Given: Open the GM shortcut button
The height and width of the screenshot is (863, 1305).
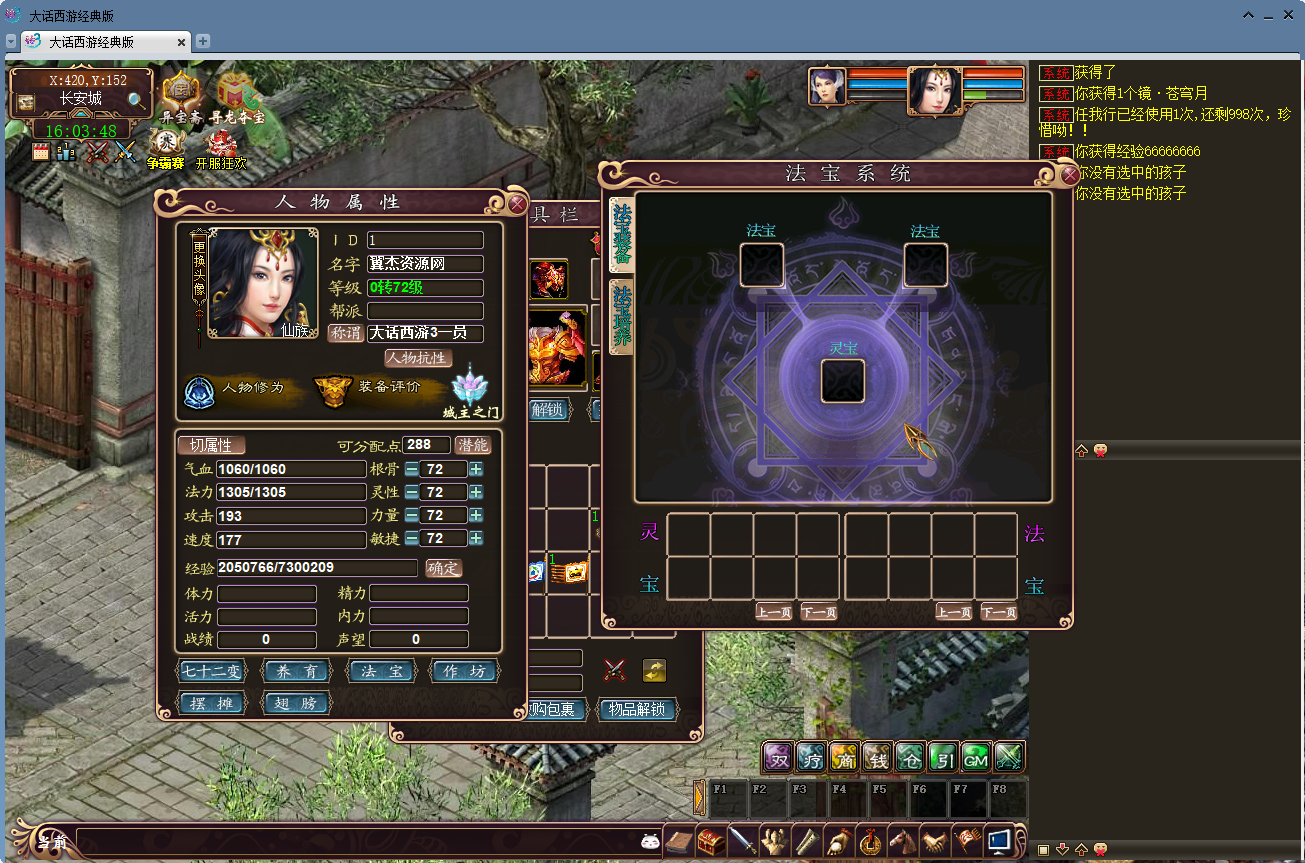Looking at the screenshot, I should 975,759.
